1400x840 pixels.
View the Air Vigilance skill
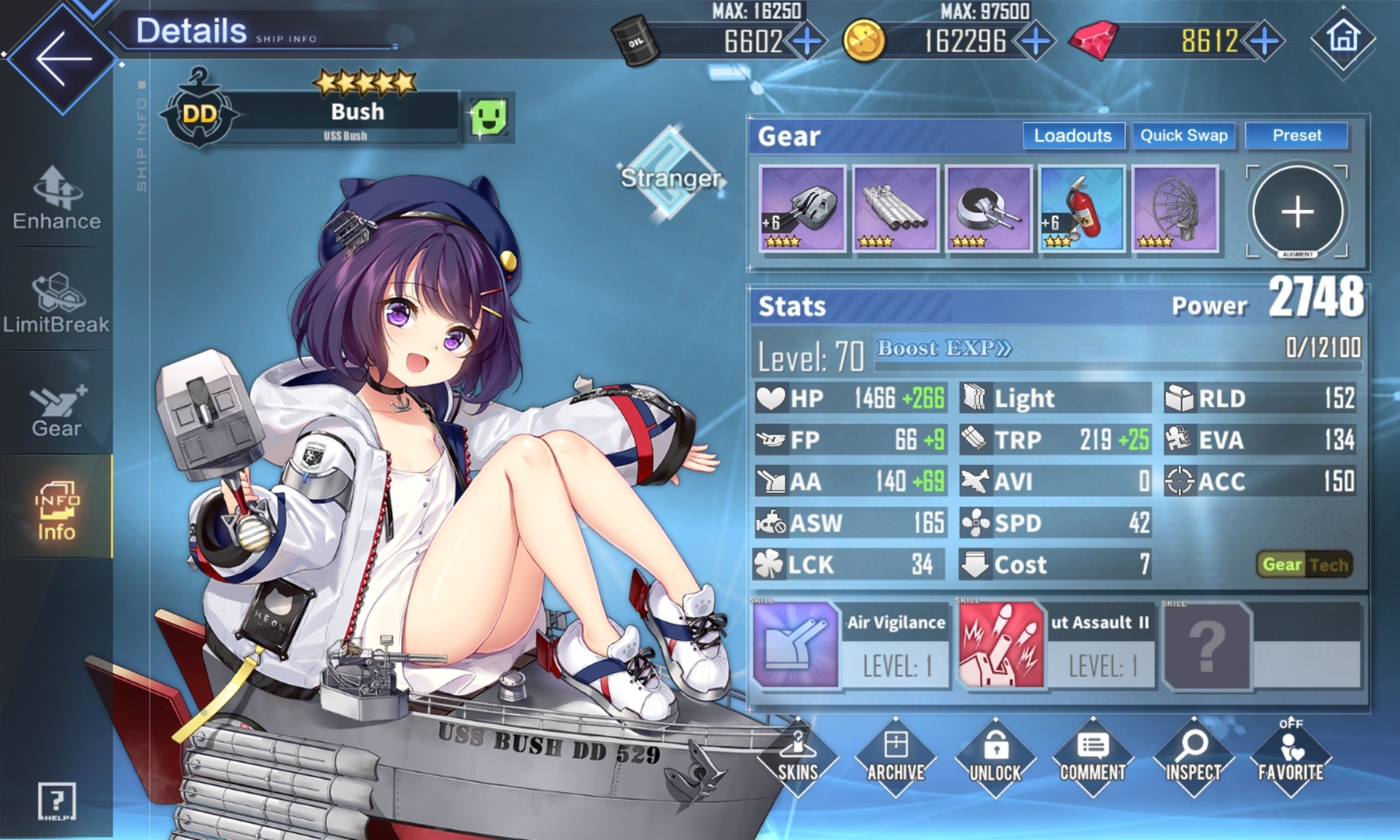pos(851,645)
